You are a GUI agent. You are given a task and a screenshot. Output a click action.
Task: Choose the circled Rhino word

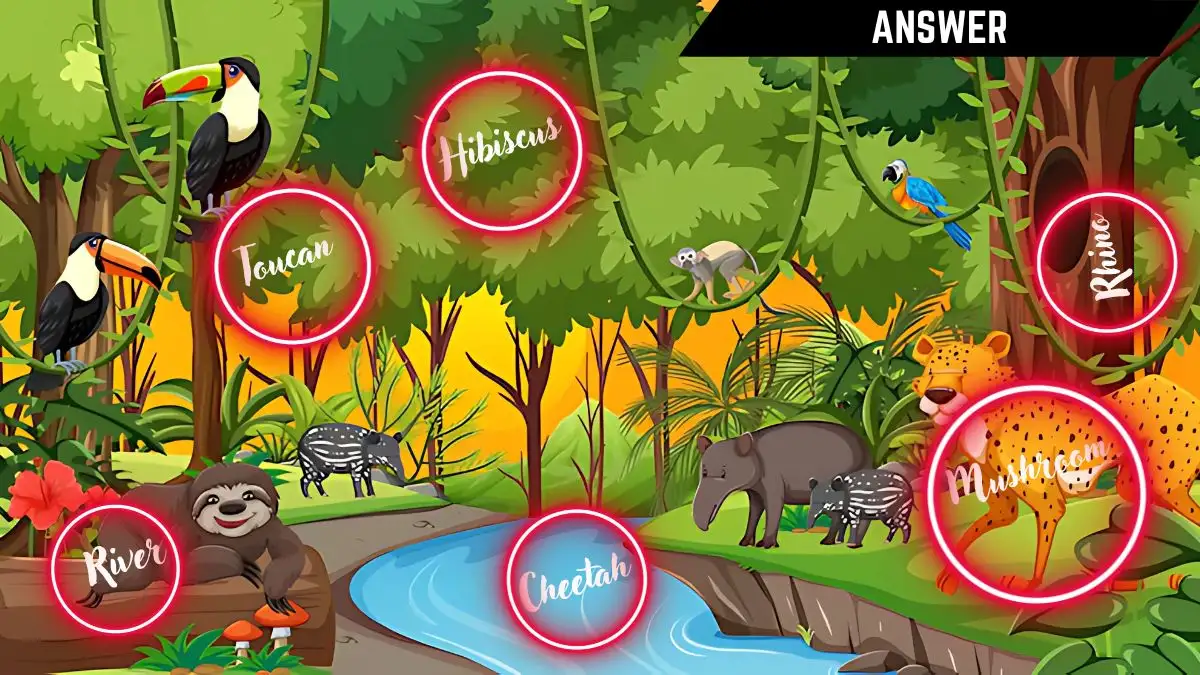(1106, 262)
